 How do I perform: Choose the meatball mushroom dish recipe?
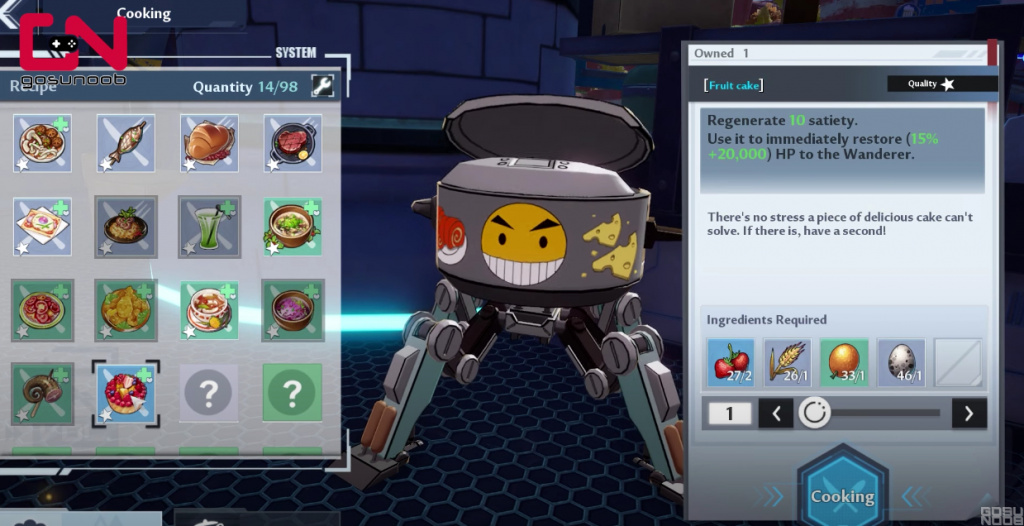click(42, 143)
